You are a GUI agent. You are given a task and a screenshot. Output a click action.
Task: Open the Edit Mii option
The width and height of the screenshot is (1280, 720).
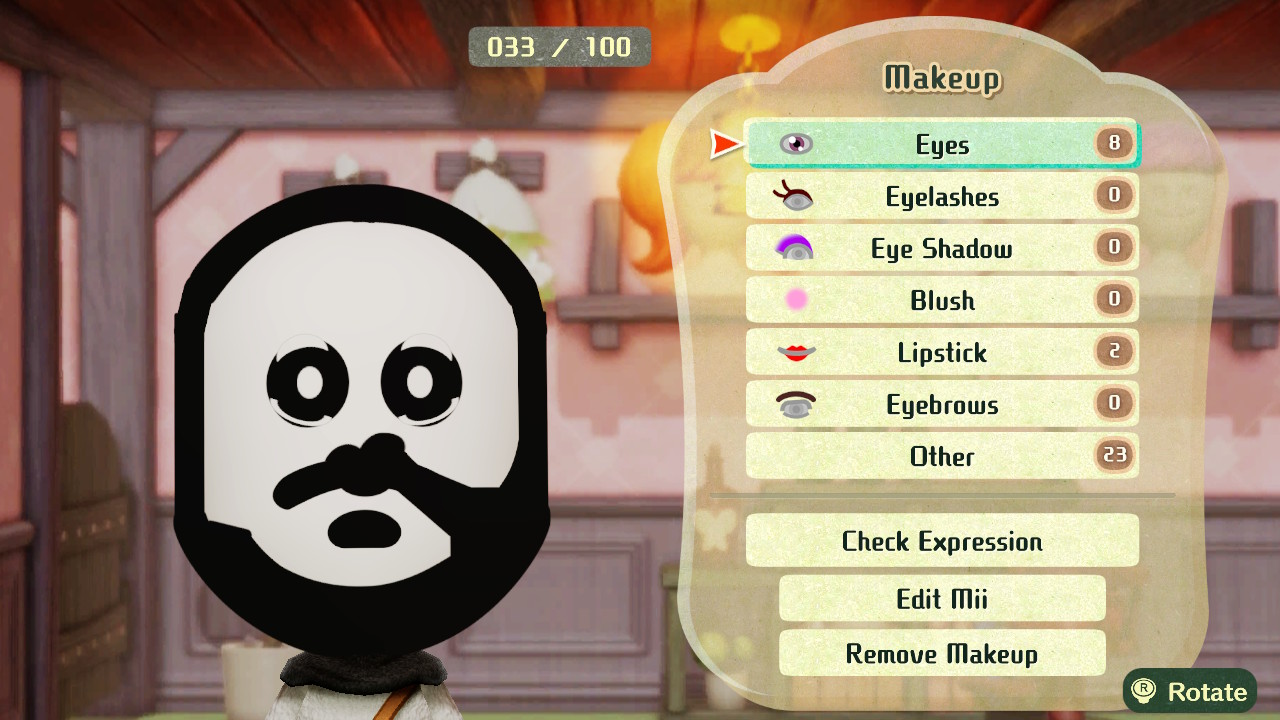click(941, 598)
